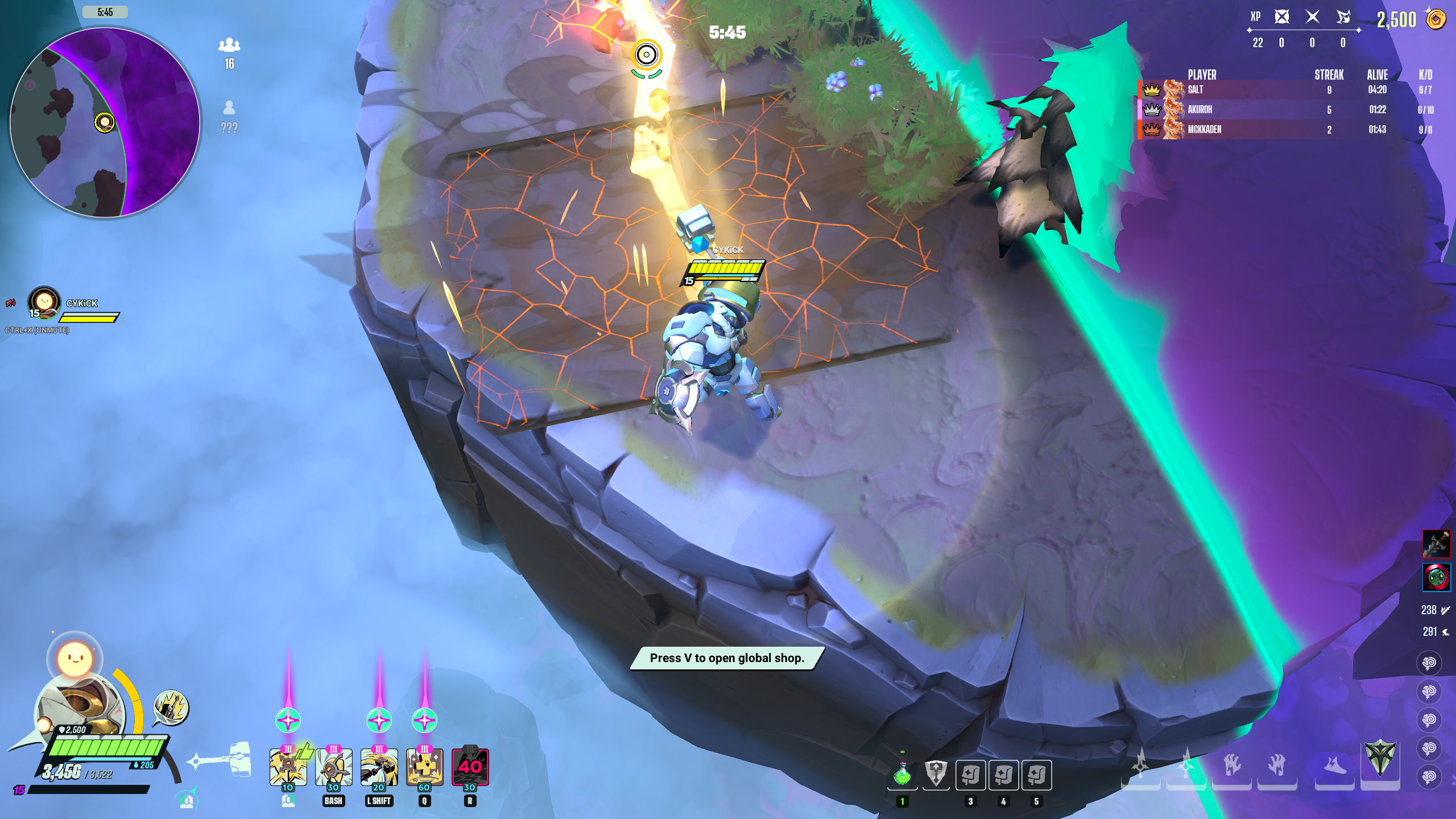Click the players remaining icon
Screen dimensions: 1456x819
[x=229, y=45]
